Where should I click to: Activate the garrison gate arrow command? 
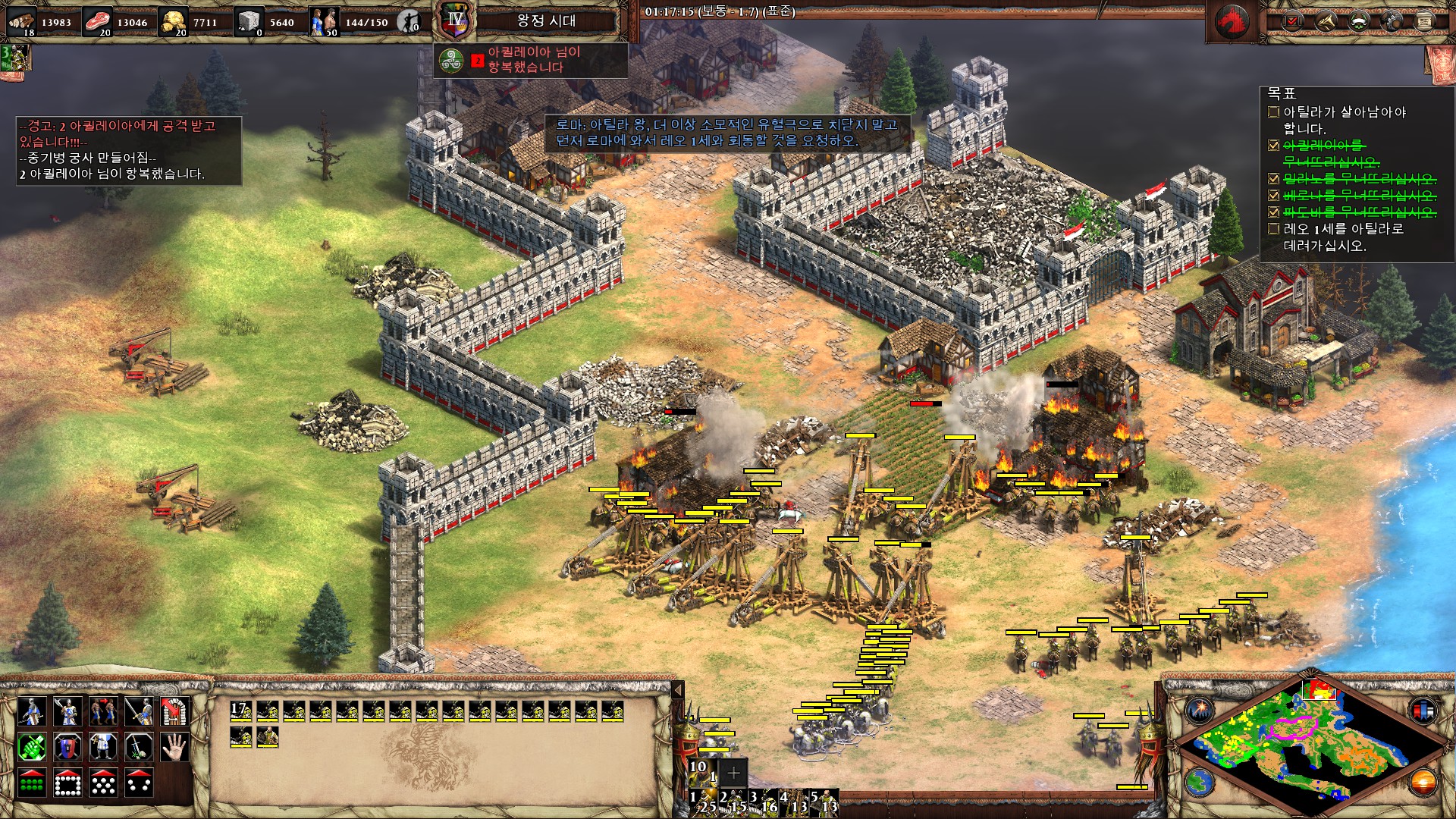(174, 712)
